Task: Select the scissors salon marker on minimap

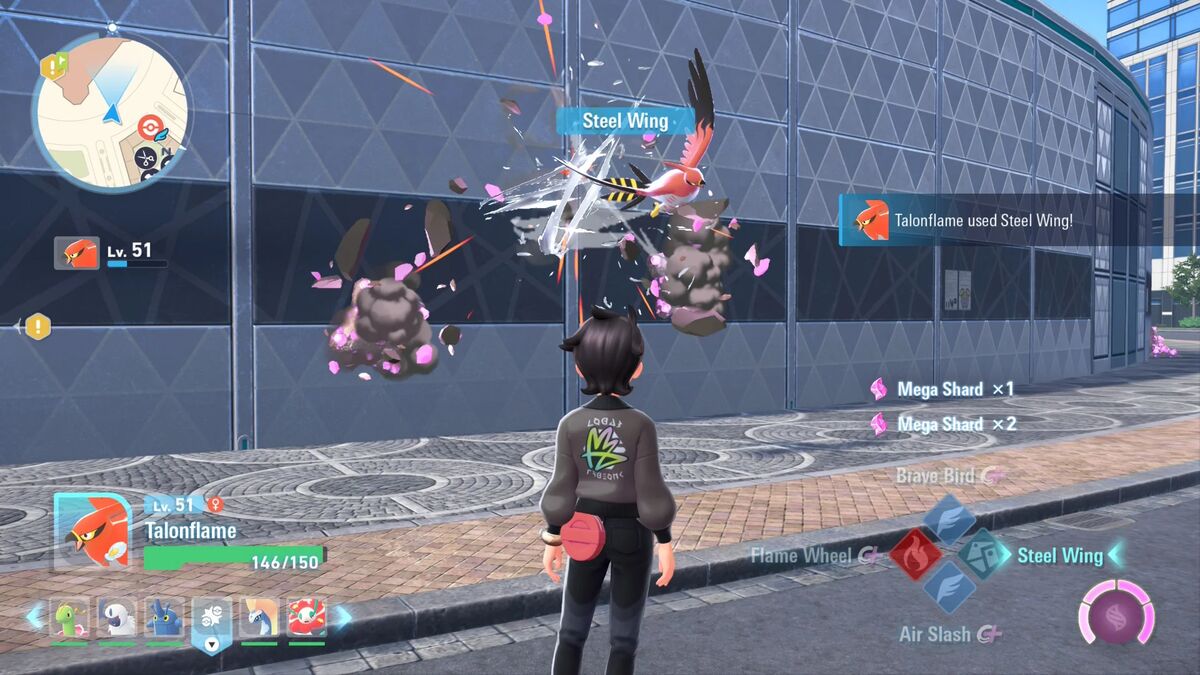Action: coord(146,158)
